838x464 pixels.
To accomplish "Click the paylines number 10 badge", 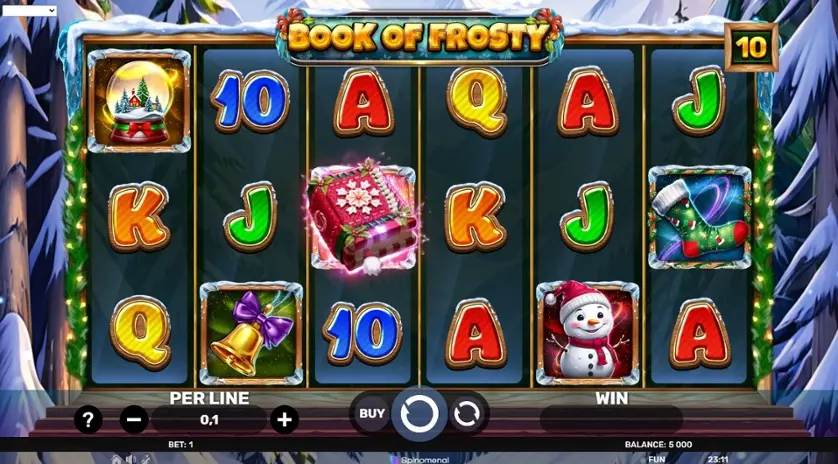I will pos(751,46).
